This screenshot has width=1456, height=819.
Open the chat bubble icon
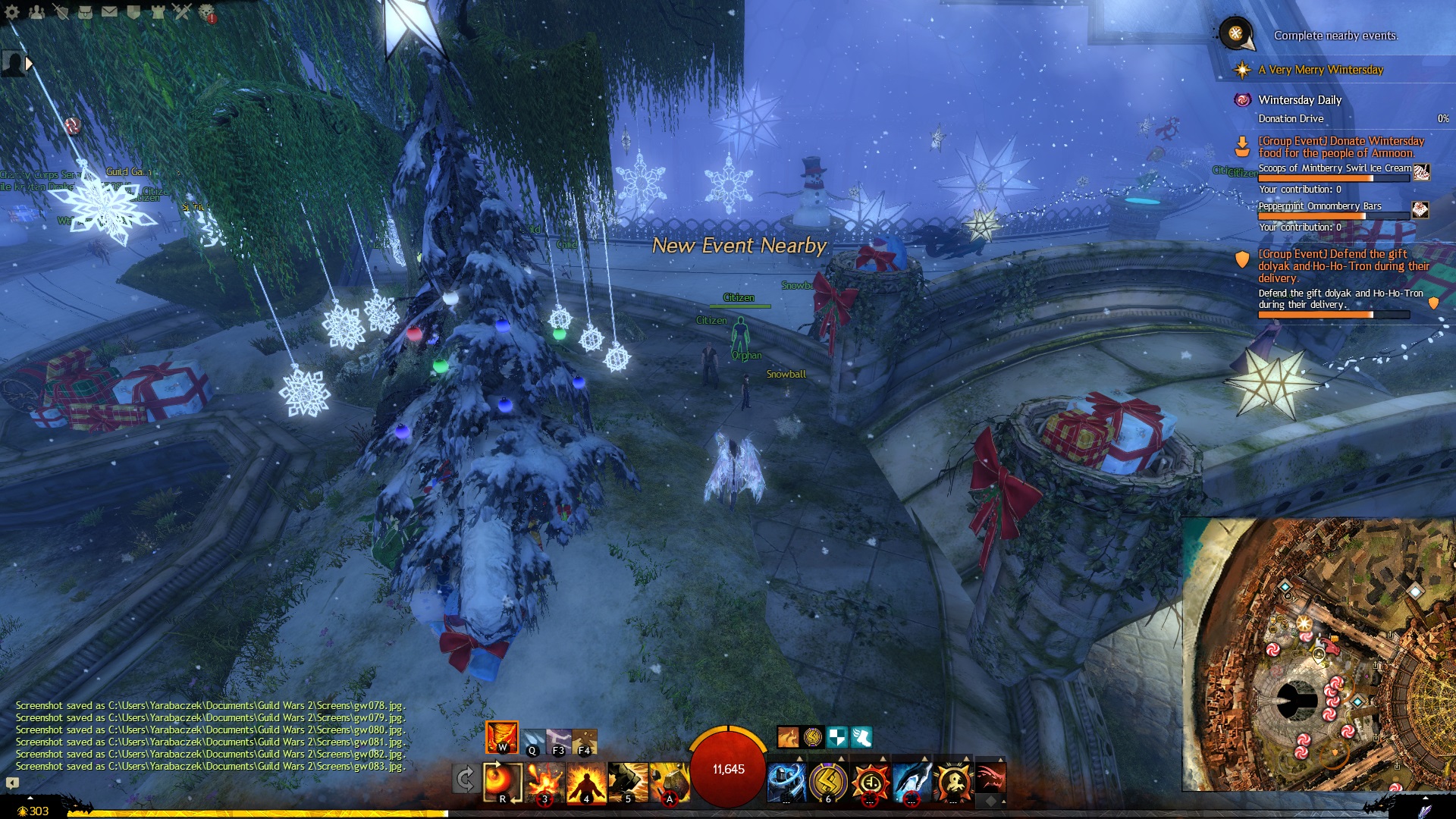(x=12, y=783)
